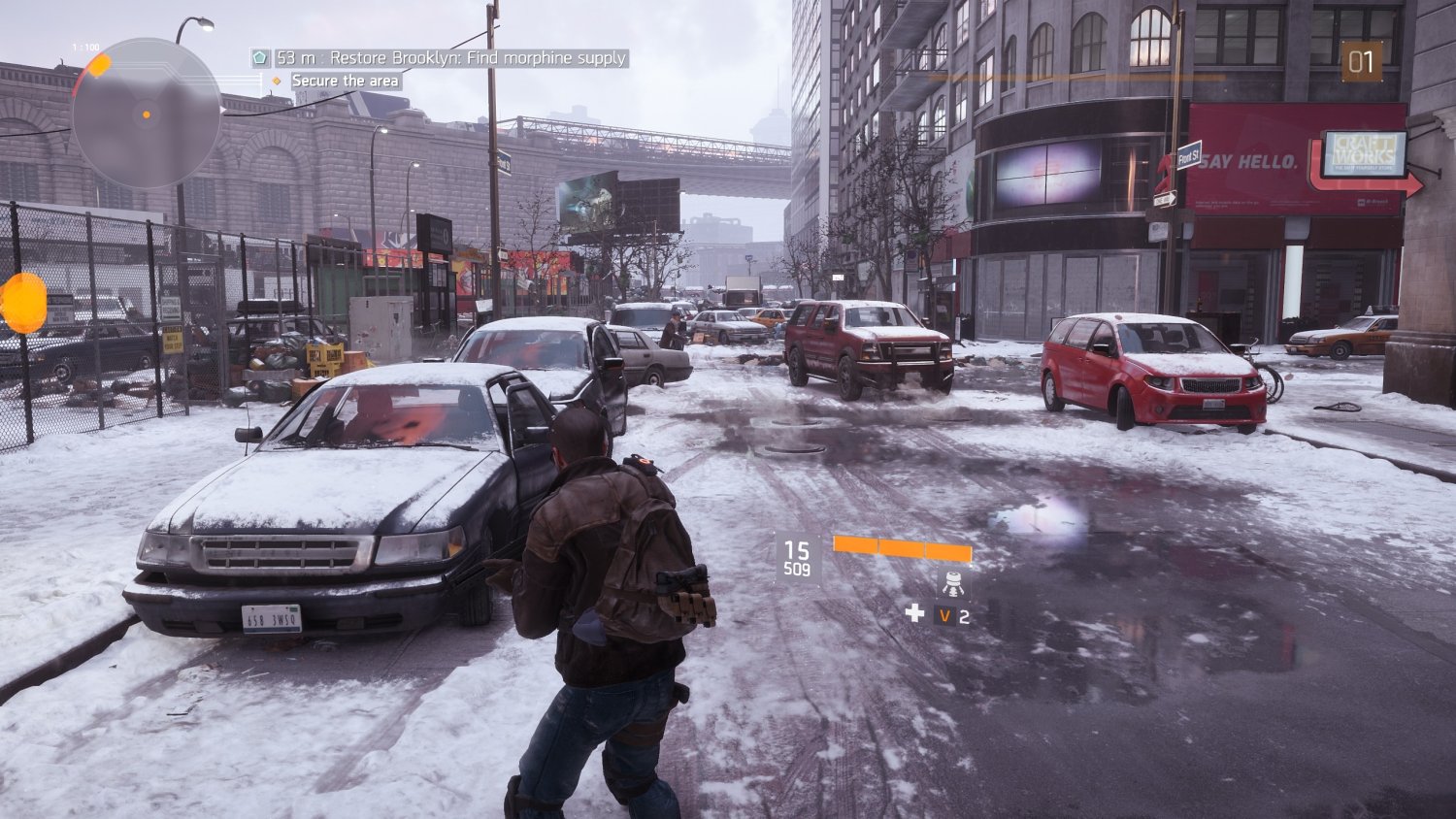Image resolution: width=1456 pixels, height=819 pixels.
Task: Click the medkit plus icon
Action: point(913,613)
